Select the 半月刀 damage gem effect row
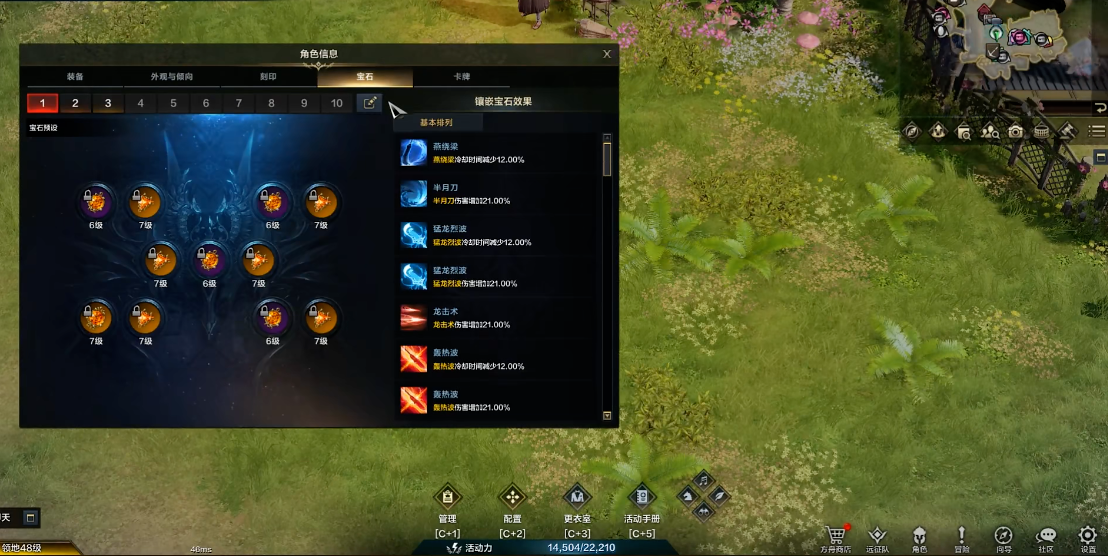This screenshot has height=556, width=1108. [x=500, y=194]
